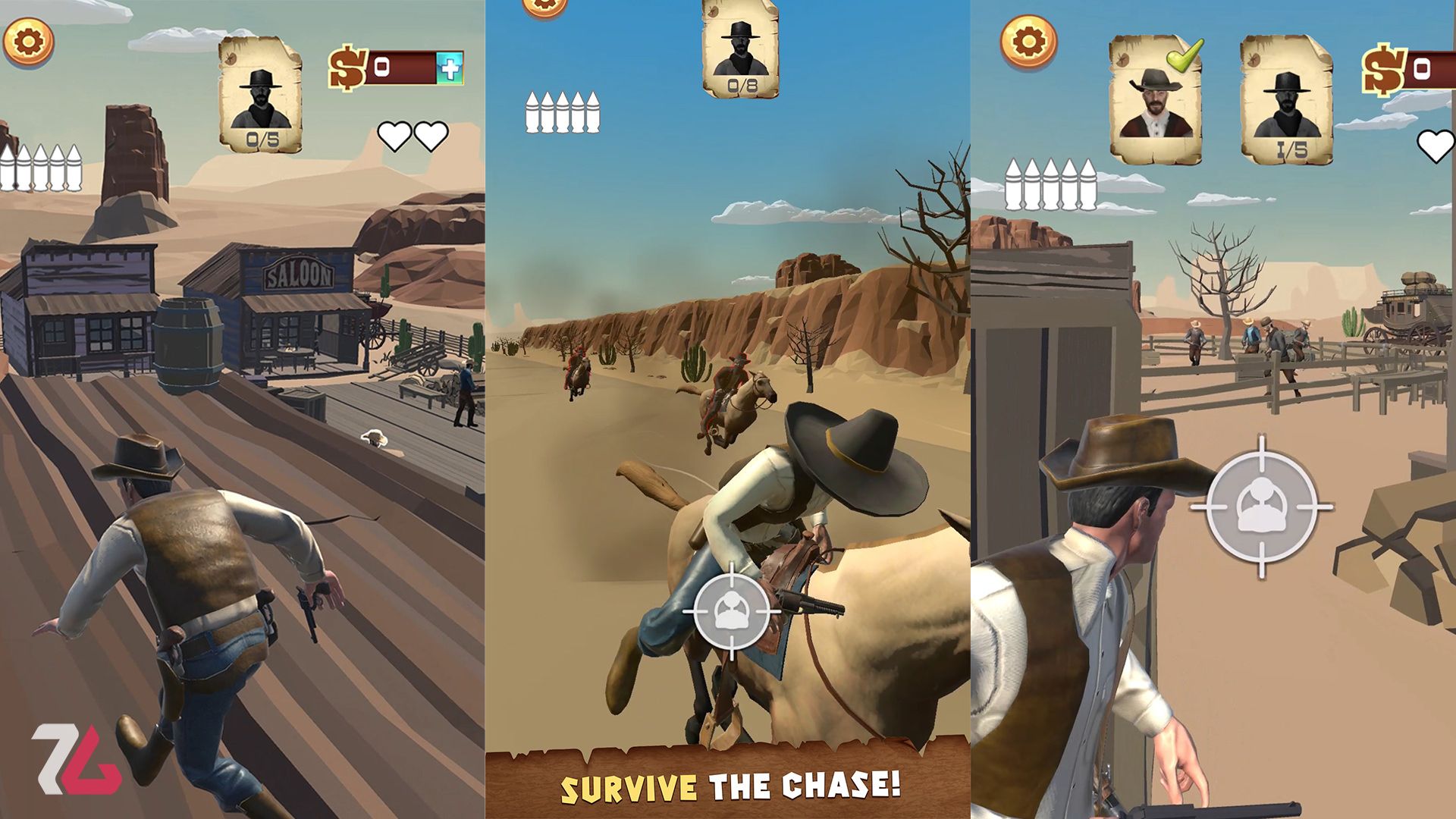Image resolution: width=1456 pixels, height=819 pixels.
Task: Open the 0/5 wanted poster
Action: [x=261, y=91]
